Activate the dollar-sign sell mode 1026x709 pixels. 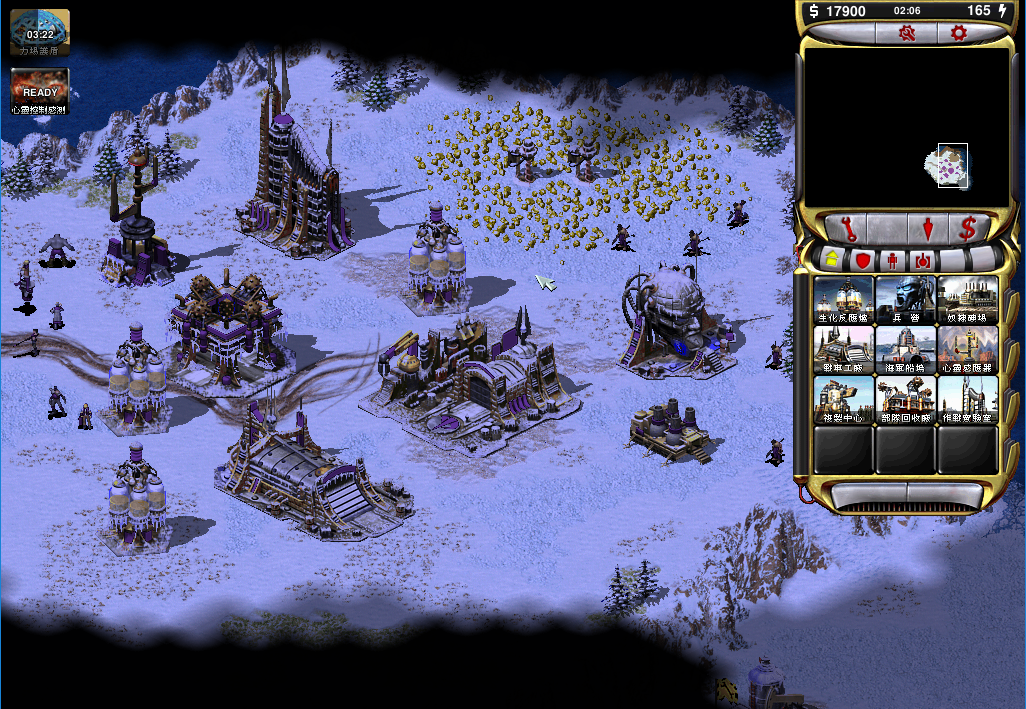tap(967, 228)
